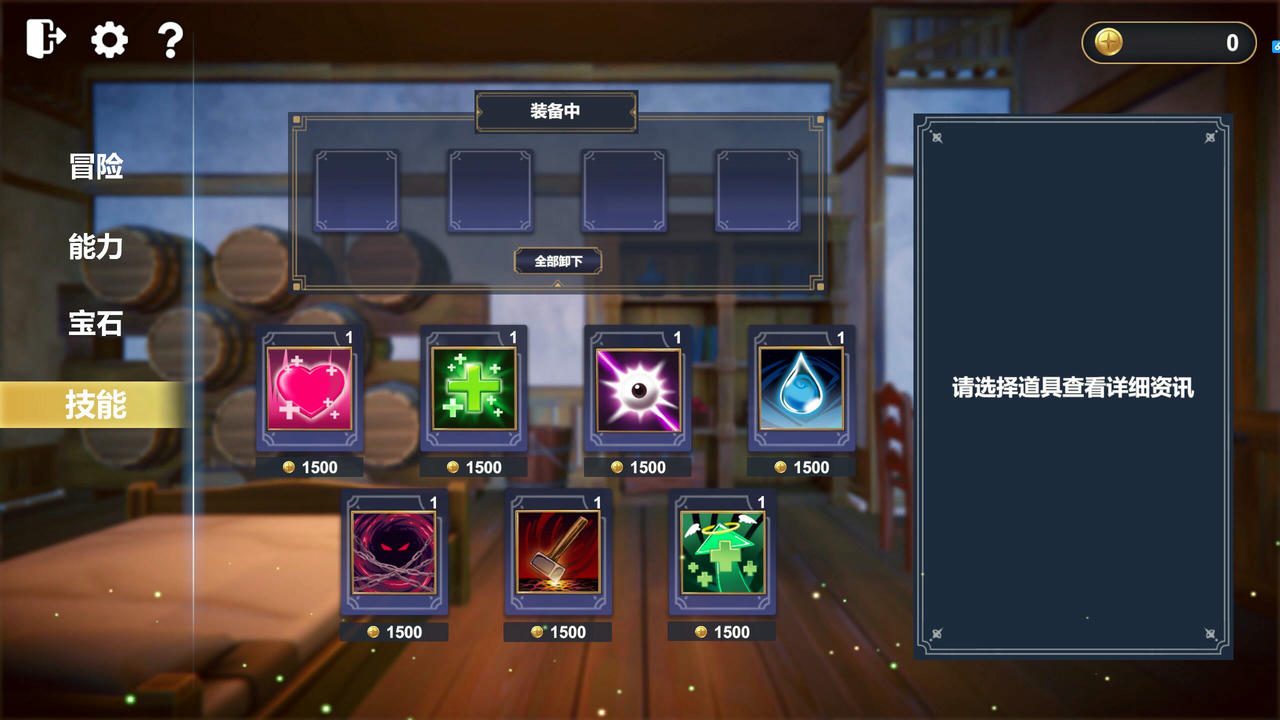1280x720 pixels.
Task: Select the winged revival cross skill
Action: click(721, 555)
